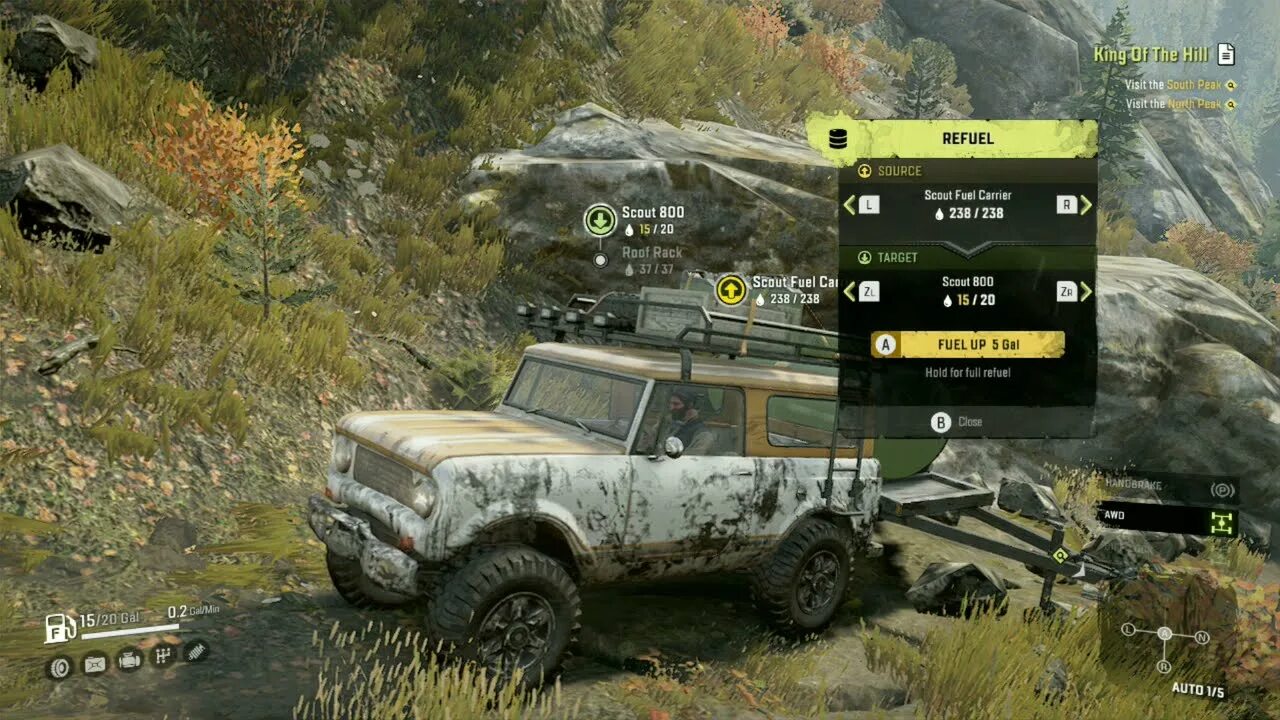Click the gearbox status icon
Image resolution: width=1280 pixels, height=720 pixels.
[x=163, y=656]
